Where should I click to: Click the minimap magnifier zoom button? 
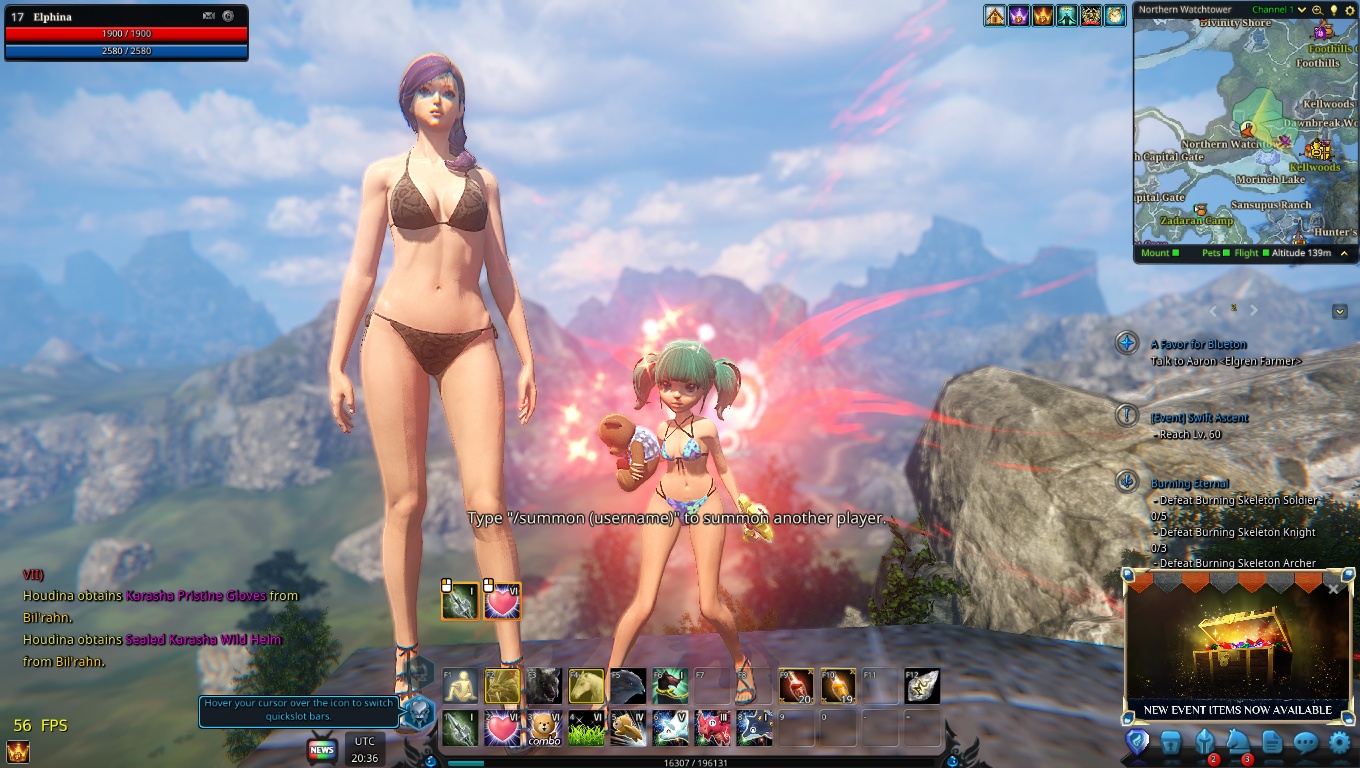1317,10
